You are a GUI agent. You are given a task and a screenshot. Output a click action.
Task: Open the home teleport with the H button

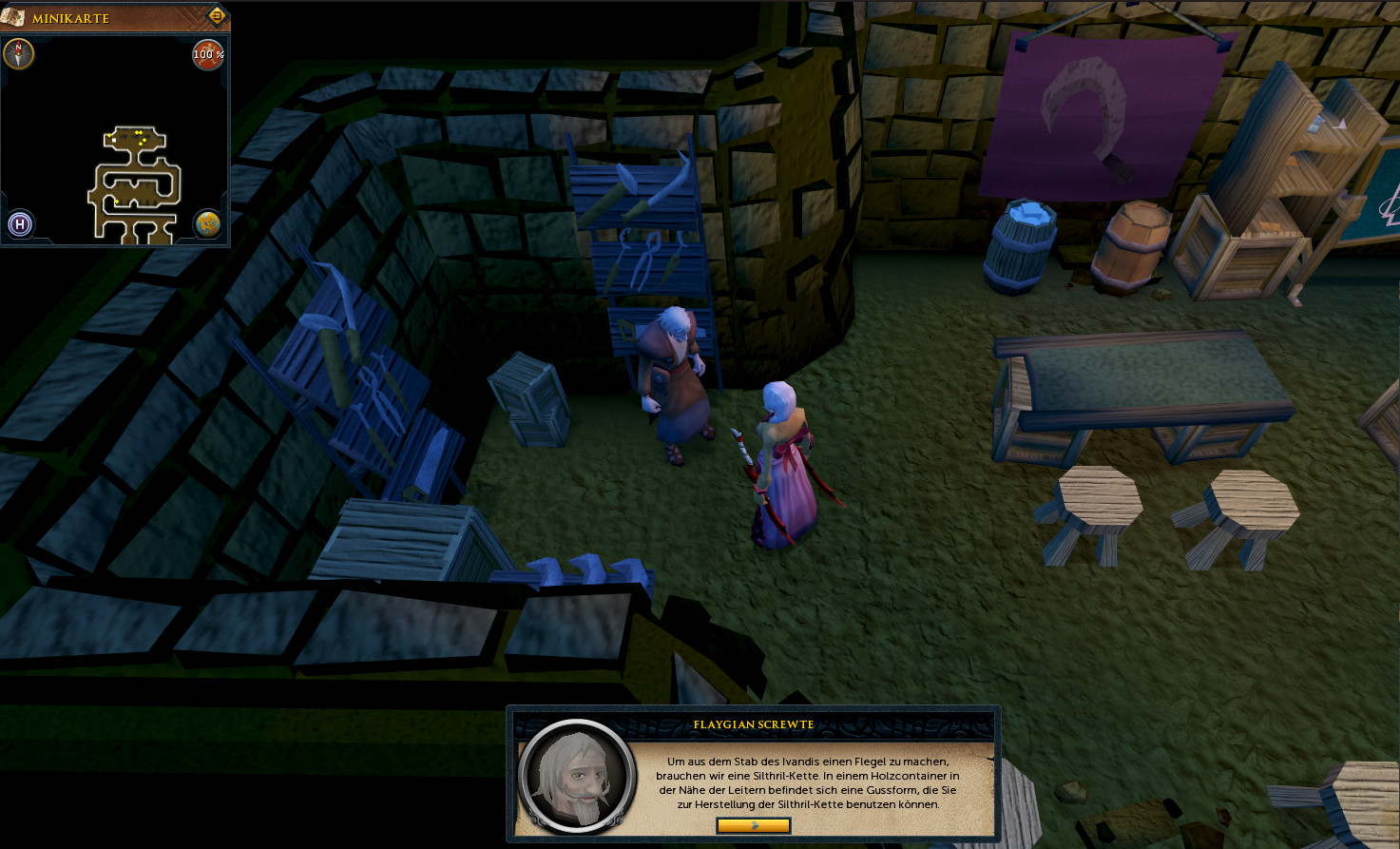20,224
